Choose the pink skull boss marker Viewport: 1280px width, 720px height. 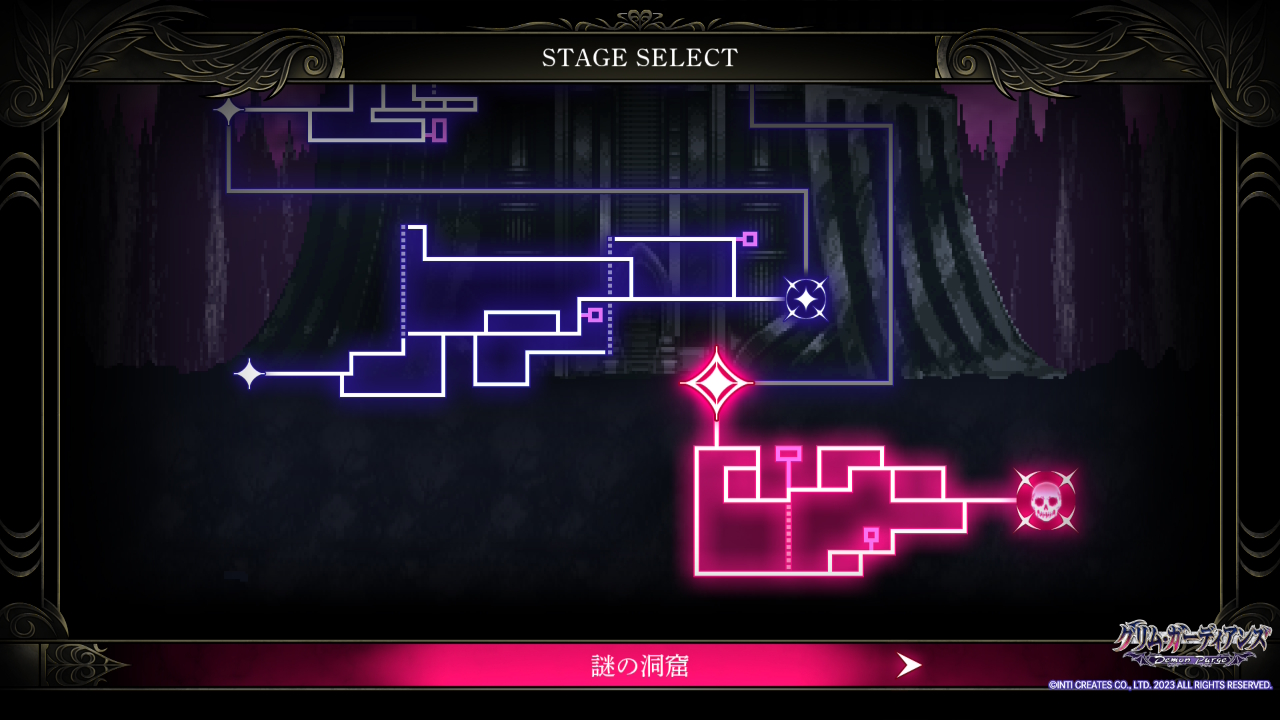point(1045,500)
